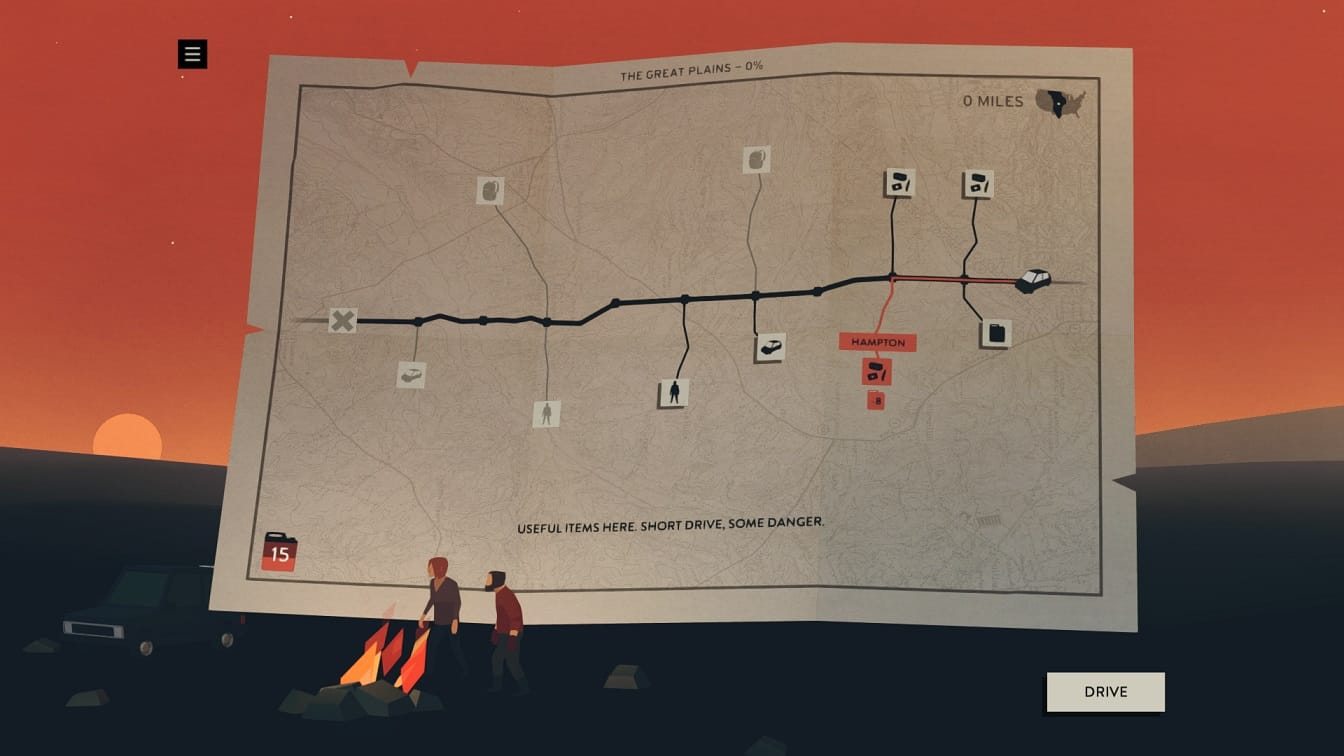Select the backpack supply icon on the northwest branch
1344x756 pixels.
(x=489, y=191)
